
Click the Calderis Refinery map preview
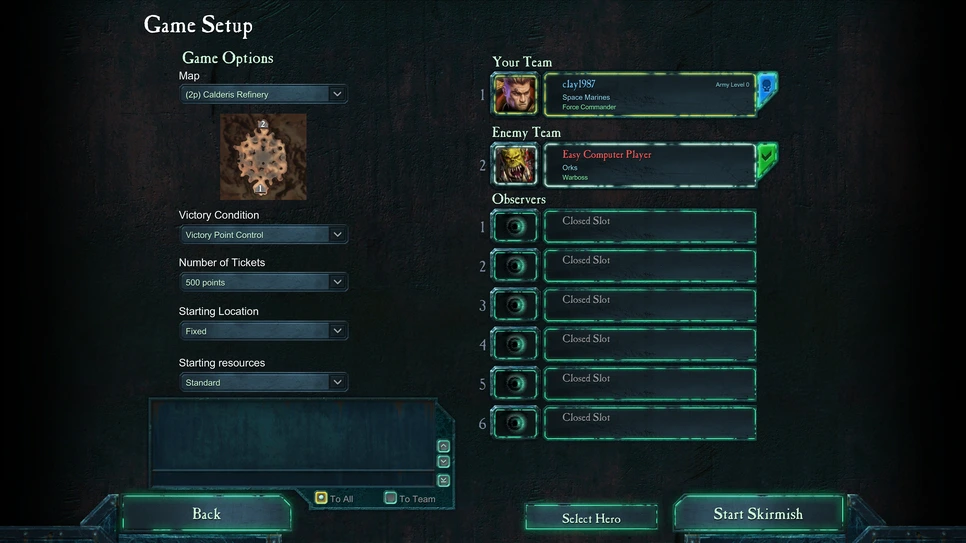pyautogui.click(x=263, y=156)
